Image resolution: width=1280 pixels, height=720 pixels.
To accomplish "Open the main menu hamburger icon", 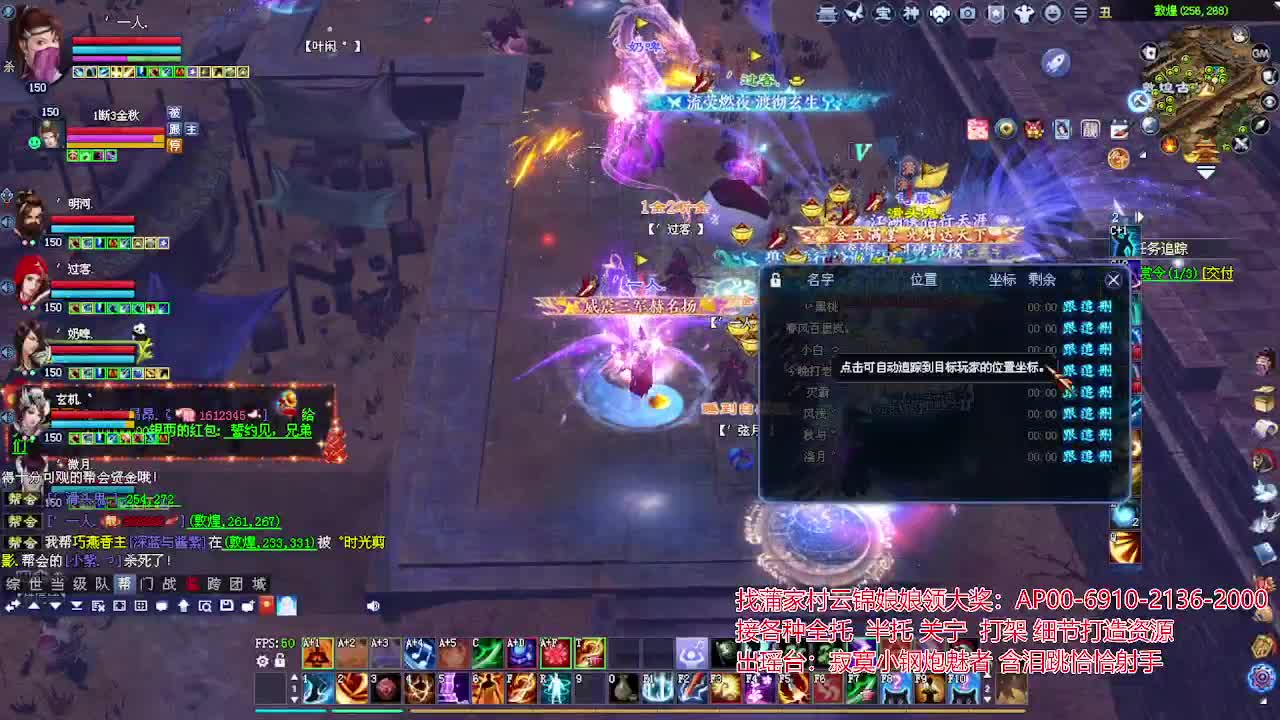I will click(1082, 13).
